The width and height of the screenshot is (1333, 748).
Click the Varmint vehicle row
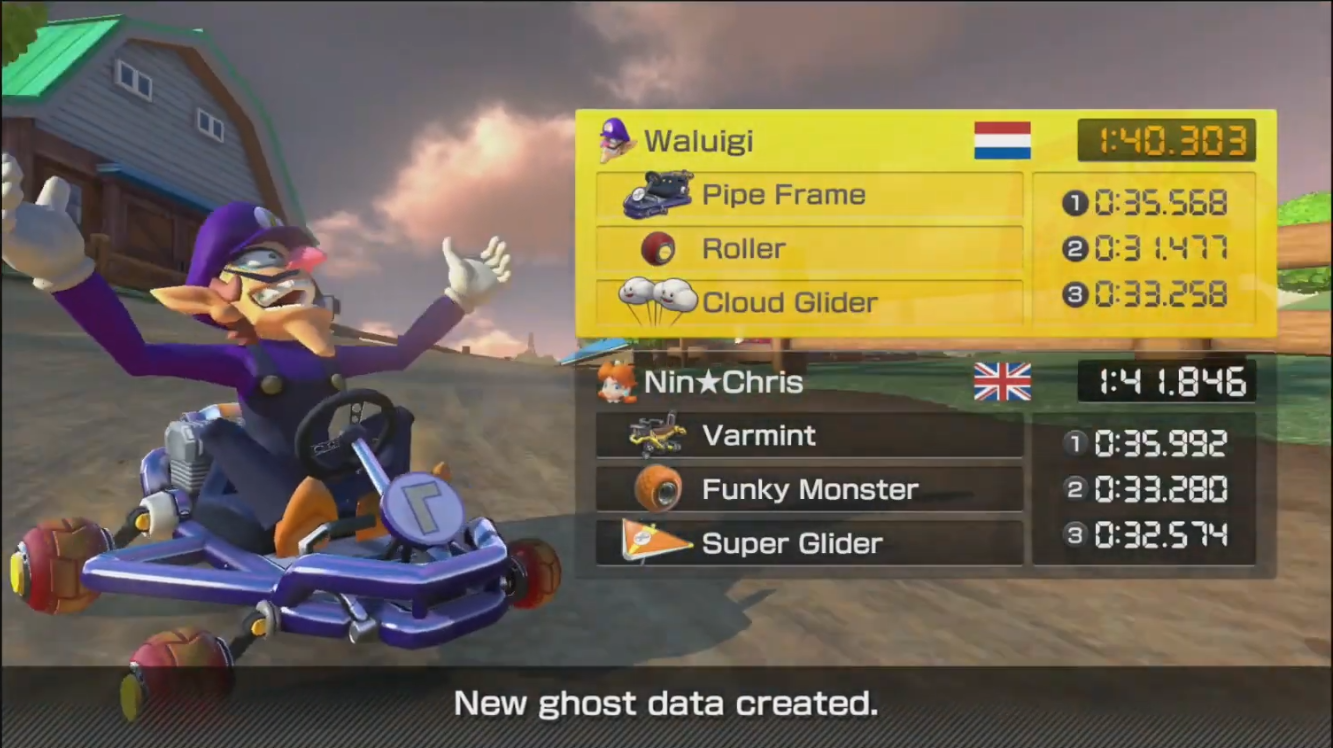click(808, 436)
